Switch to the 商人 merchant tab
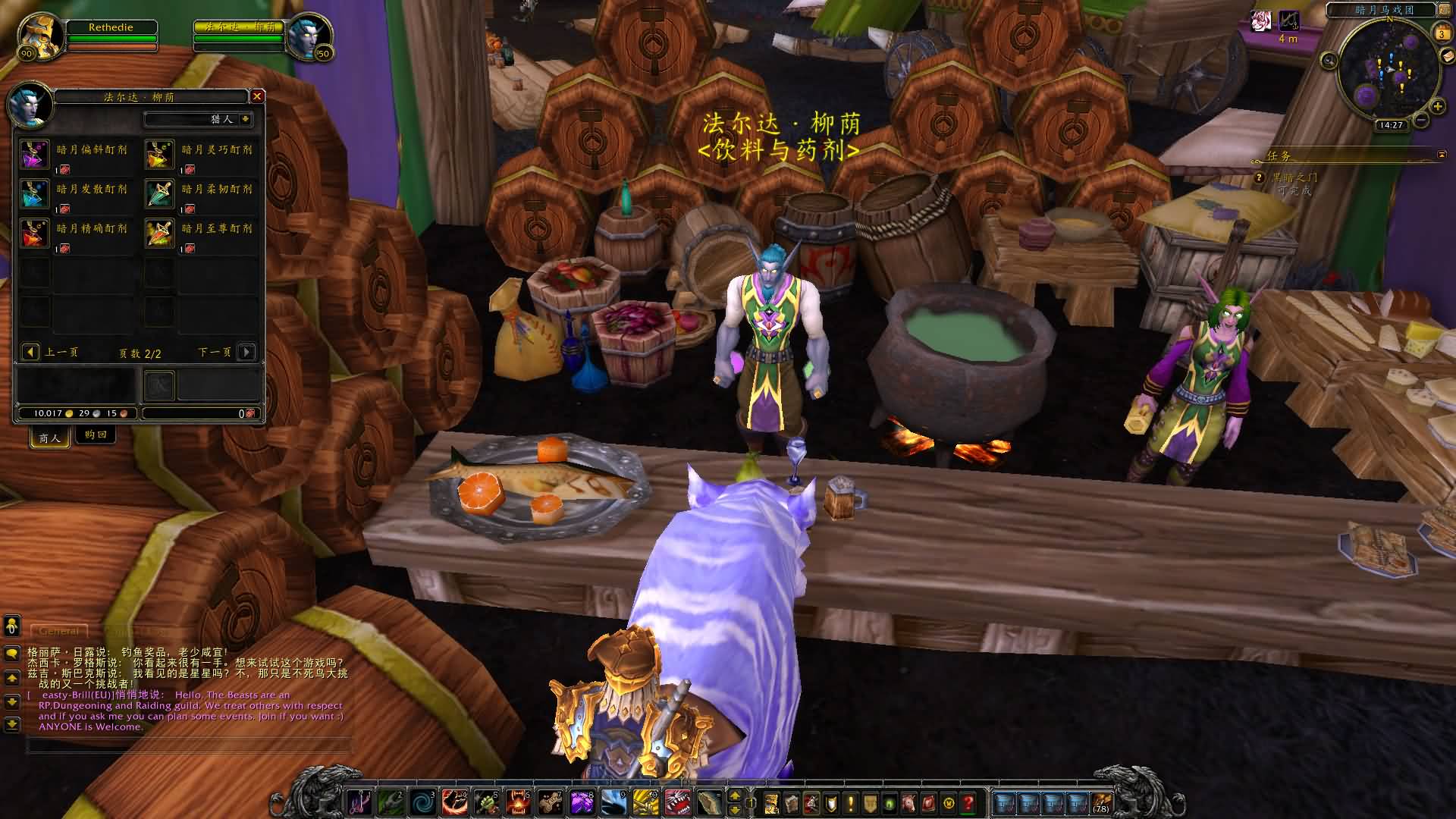Viewport: 1456px width, 819px height. [50, 438]
